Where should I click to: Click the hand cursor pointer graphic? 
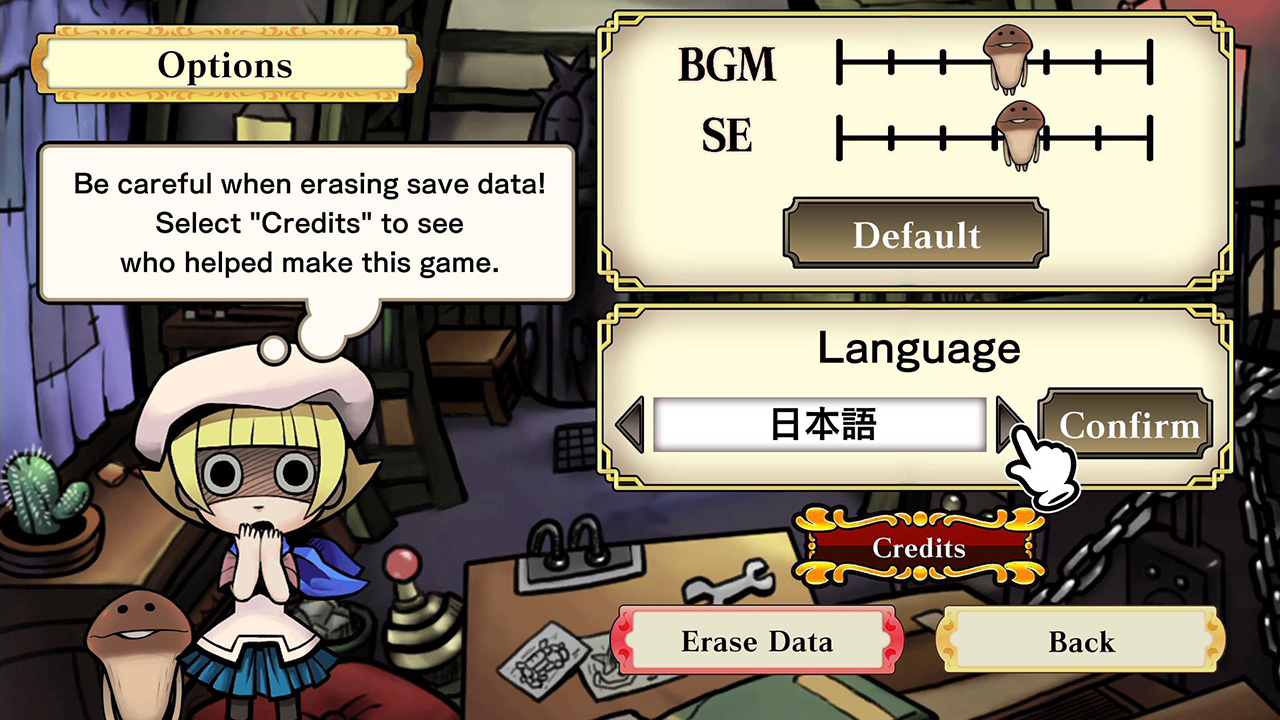[x=1044, y=470]
